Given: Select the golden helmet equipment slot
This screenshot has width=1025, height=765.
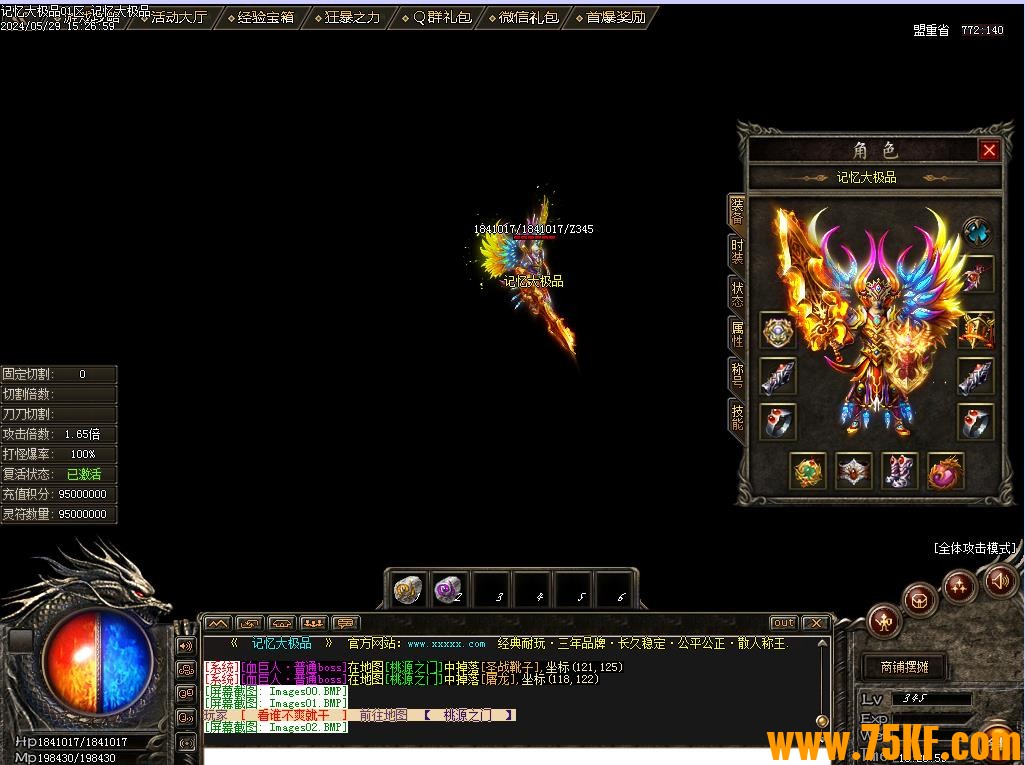Looking at the screenshot, I should 976,330.
